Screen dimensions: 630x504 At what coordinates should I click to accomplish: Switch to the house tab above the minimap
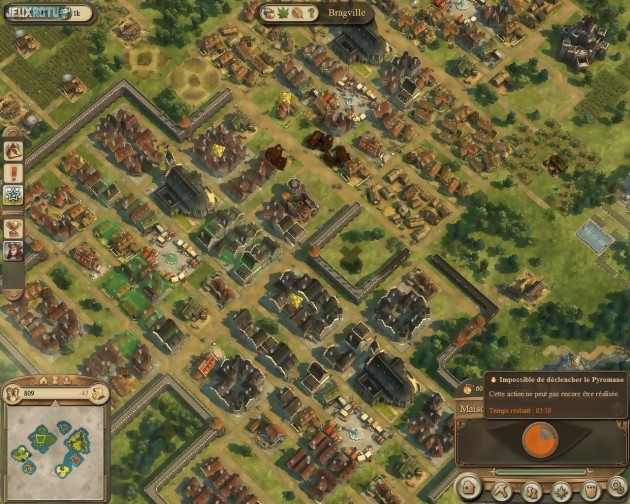[x=42, y=380]
